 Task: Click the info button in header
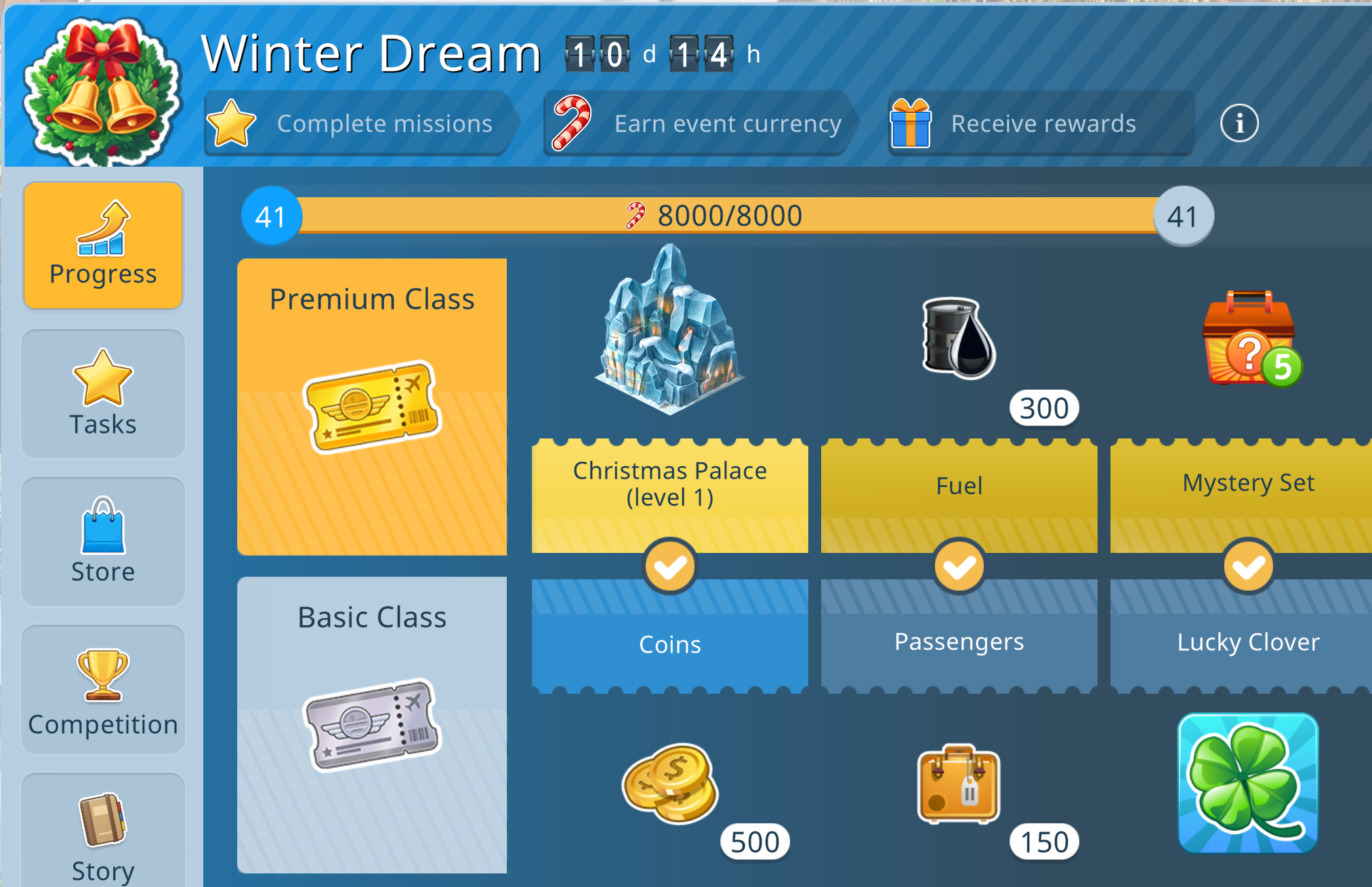coord(1239,123)
